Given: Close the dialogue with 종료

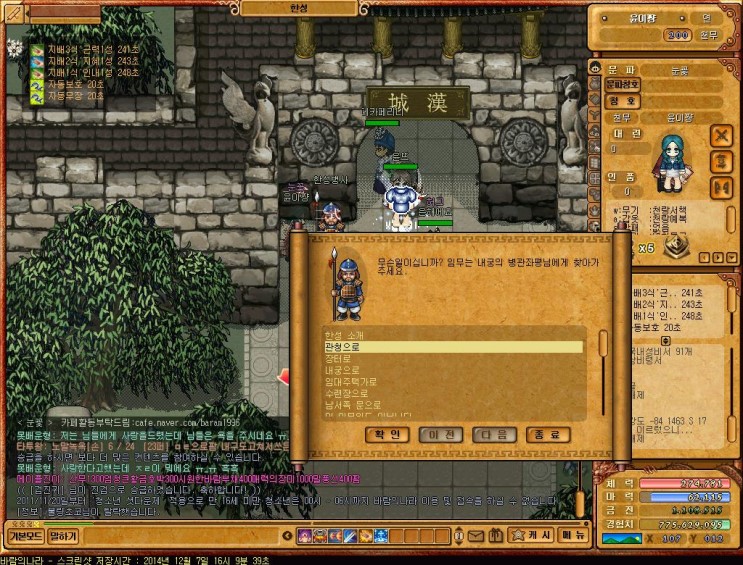Looking at the screenshot, I should click(x=548, y=435).
